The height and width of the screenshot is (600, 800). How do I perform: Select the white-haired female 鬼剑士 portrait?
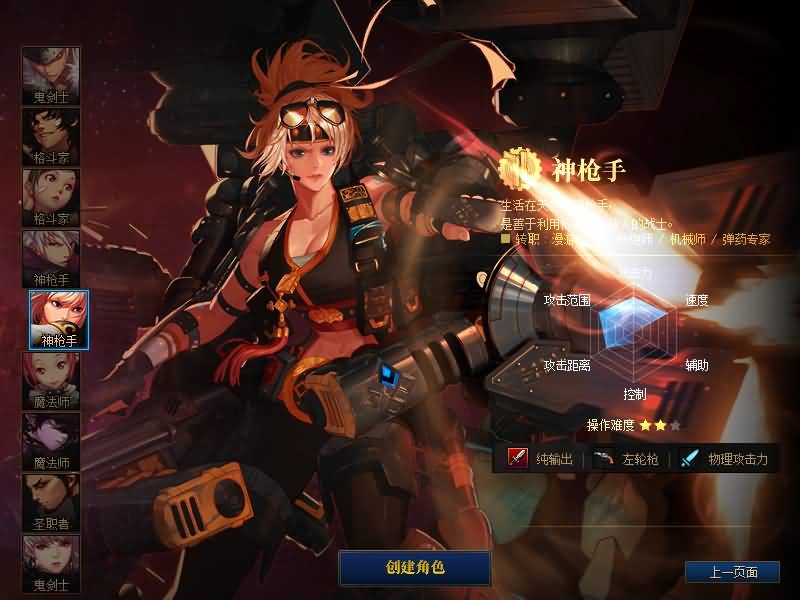coord(51,563)
